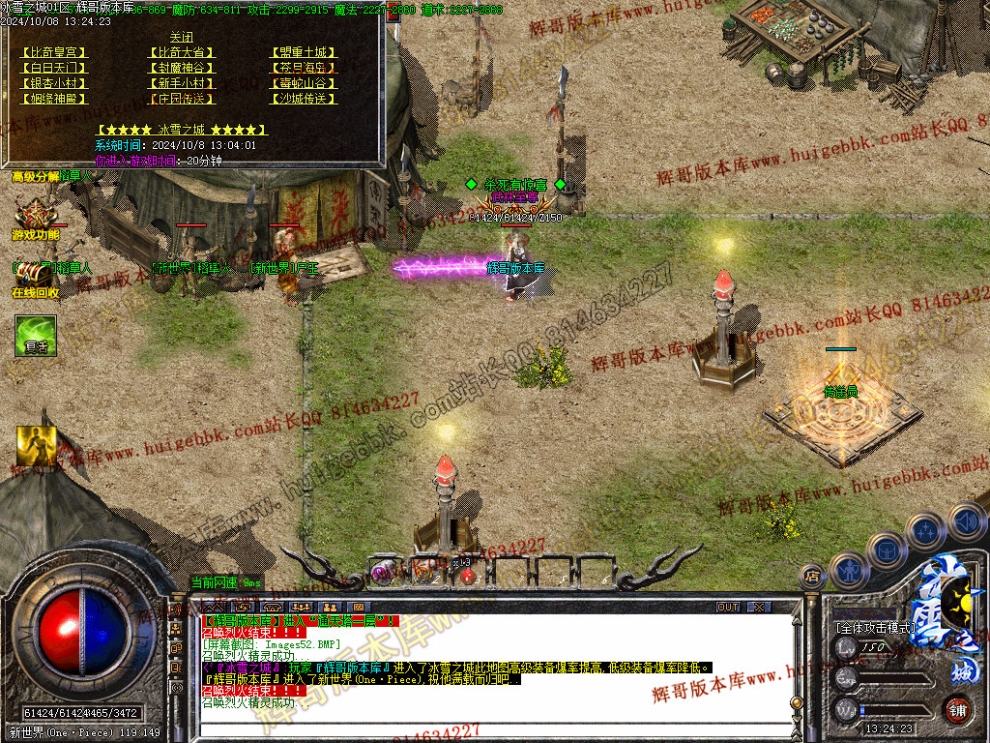Open the 游戏功能 game functions icon

tap(35, 215)
